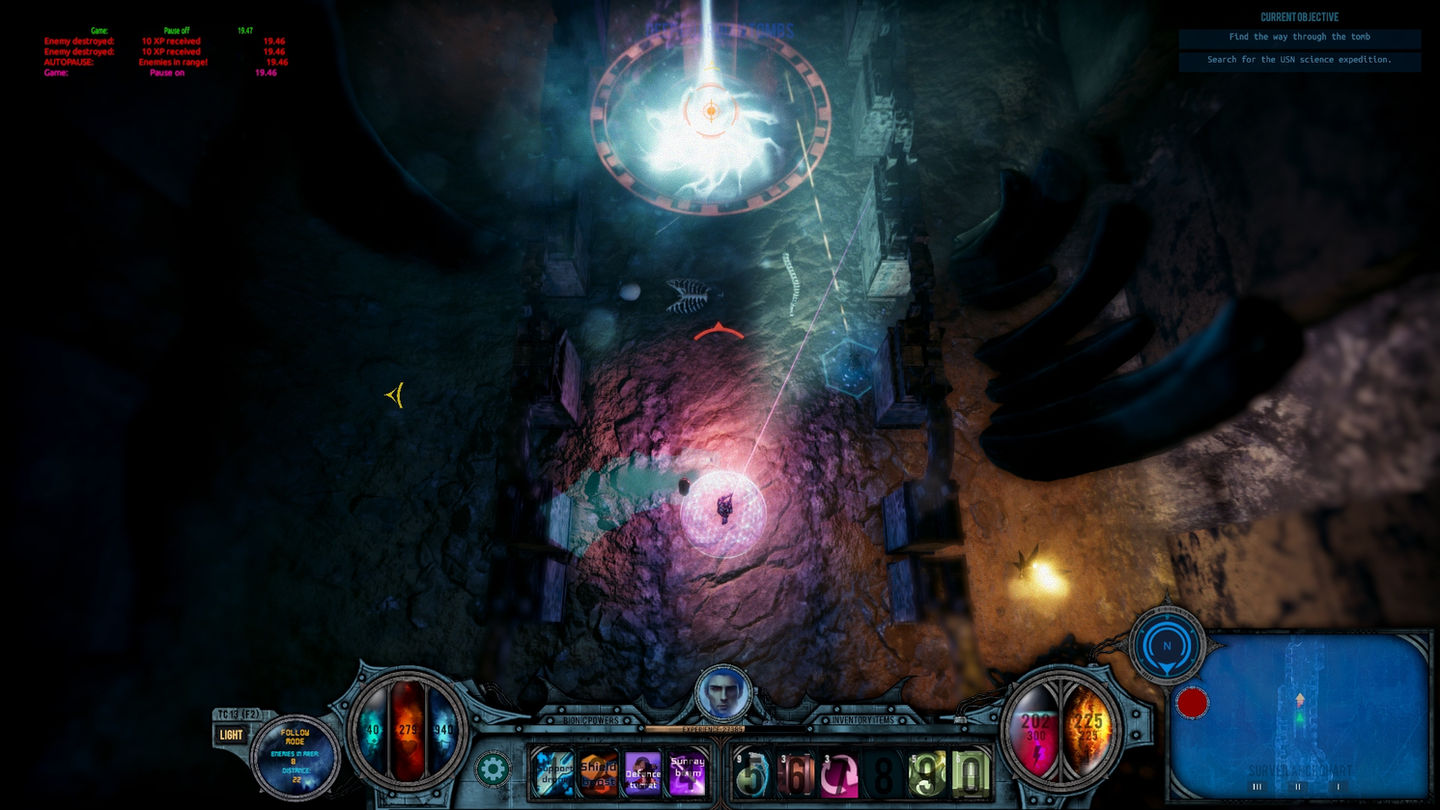Set minimap zoom level II
The width and height of the screenshot is (1440, 810).
coord(1298,787)
